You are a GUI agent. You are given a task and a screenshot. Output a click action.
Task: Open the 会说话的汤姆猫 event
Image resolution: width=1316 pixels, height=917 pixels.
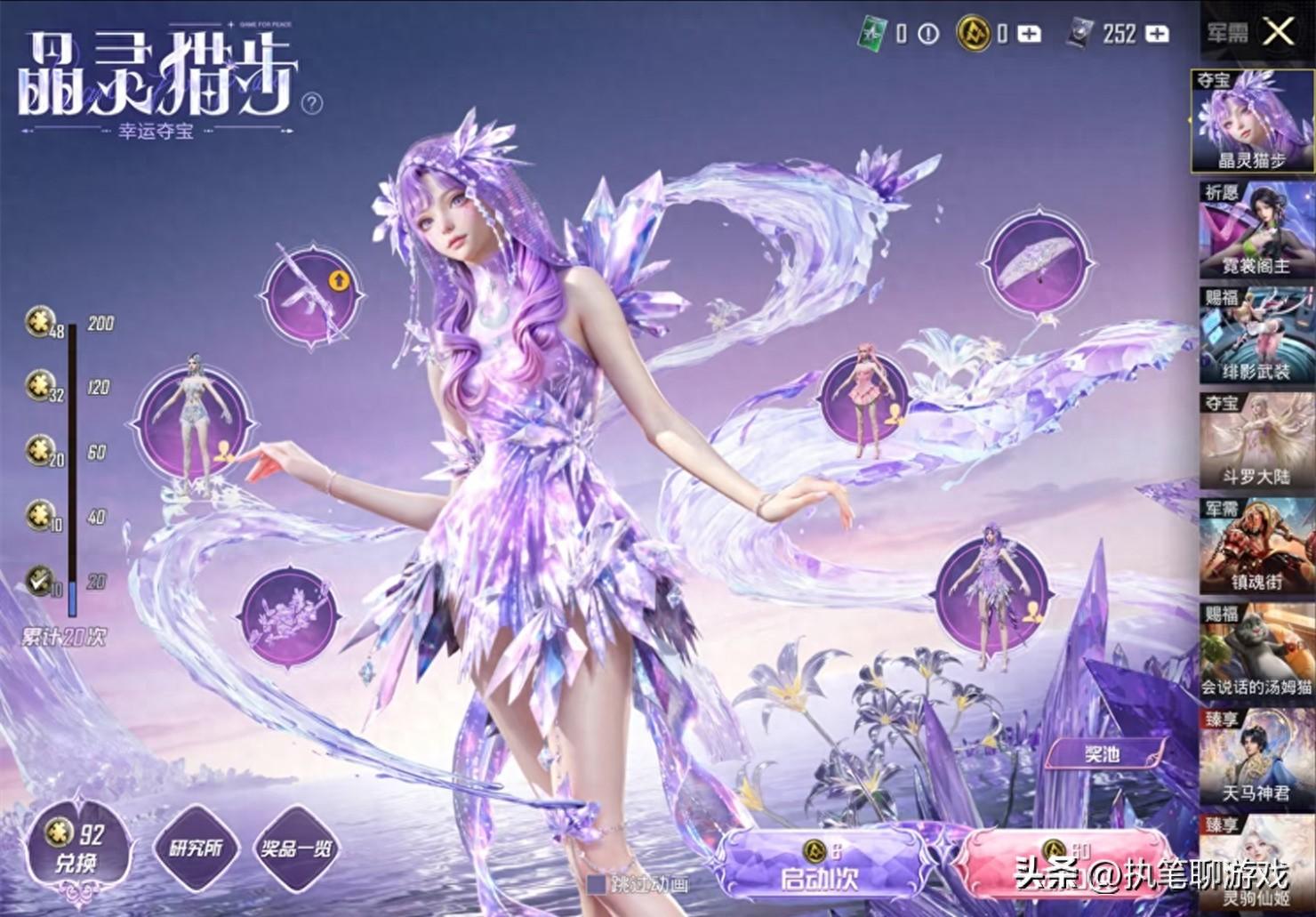pos(1255,651)
